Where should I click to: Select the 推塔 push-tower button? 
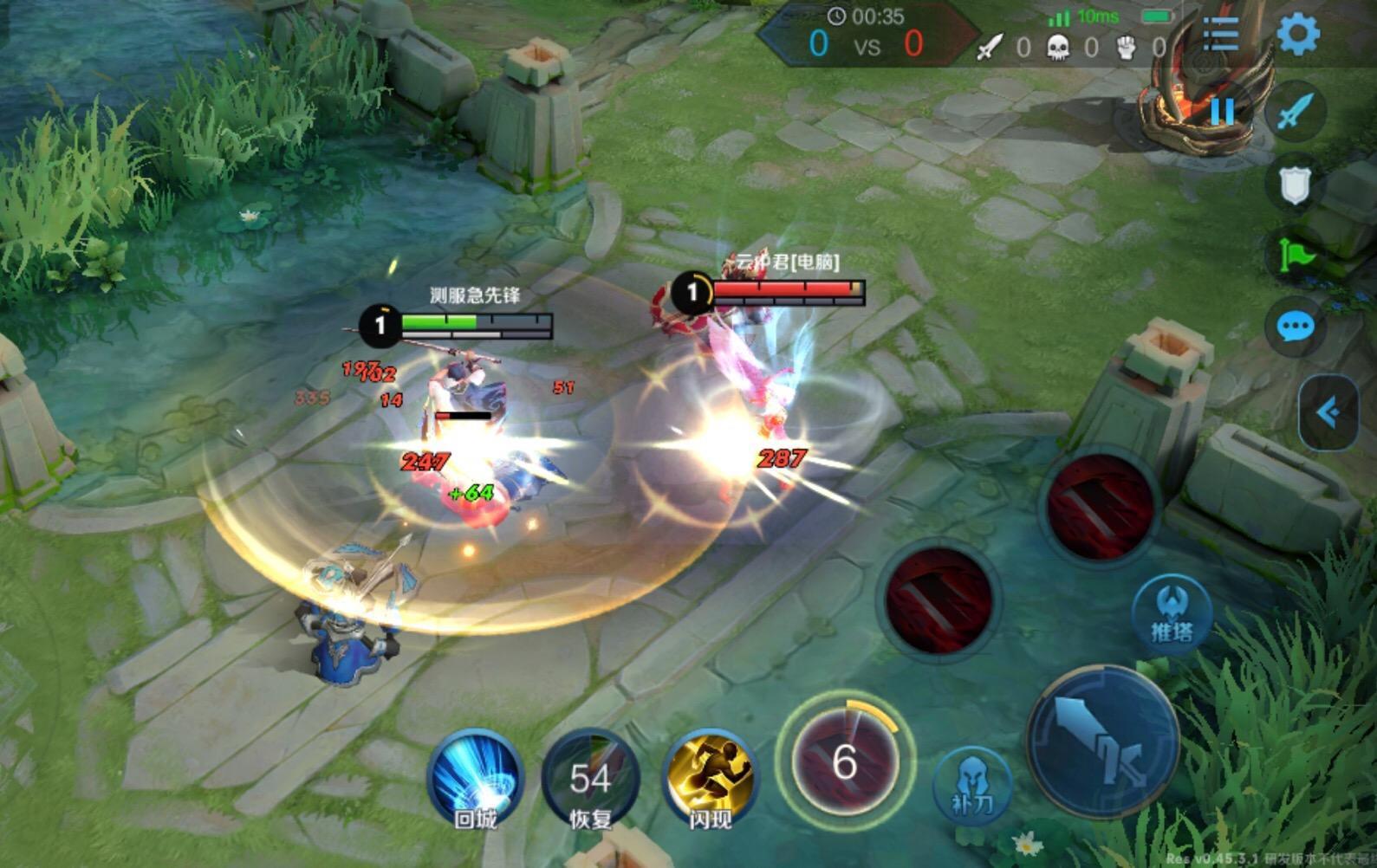[1172, 610]
